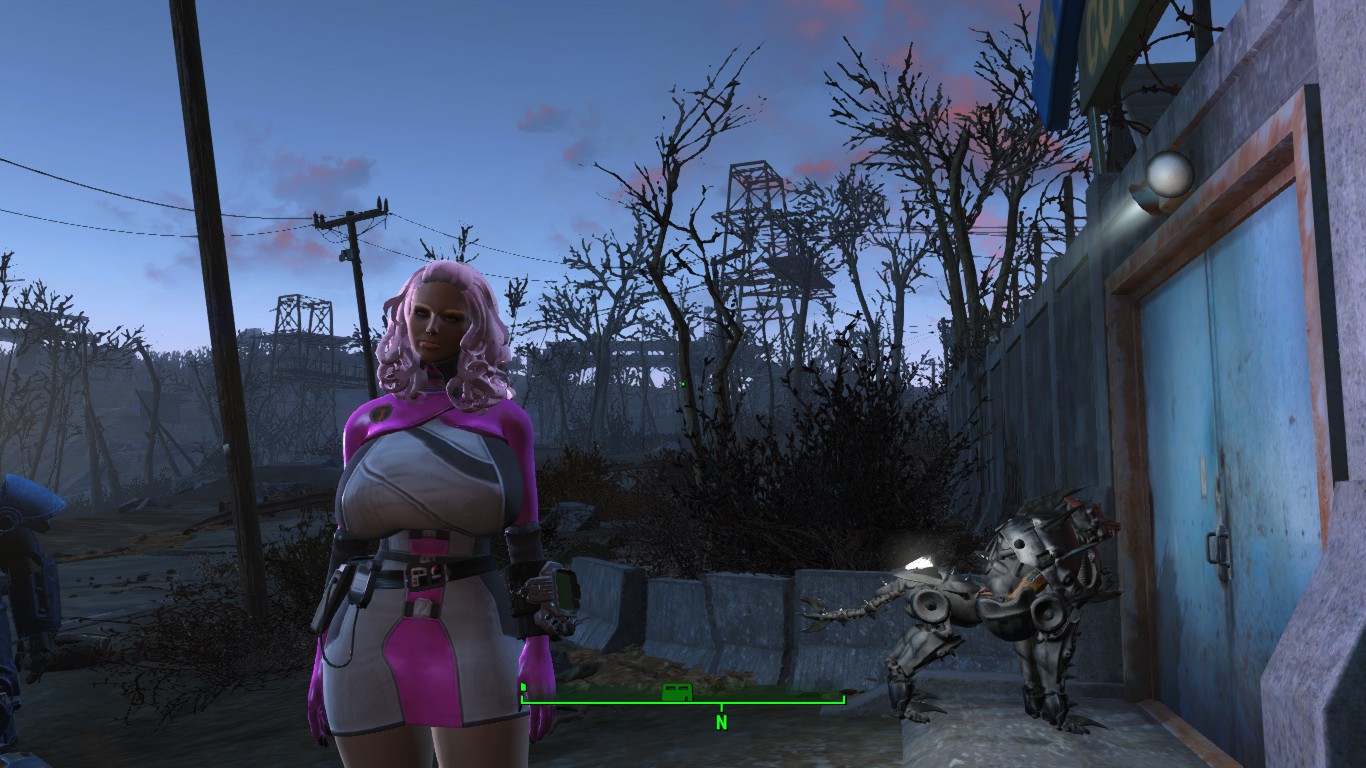1366x768 pixels.
Task: Click the trailer location marker on the compass
Action: [677, 692]
